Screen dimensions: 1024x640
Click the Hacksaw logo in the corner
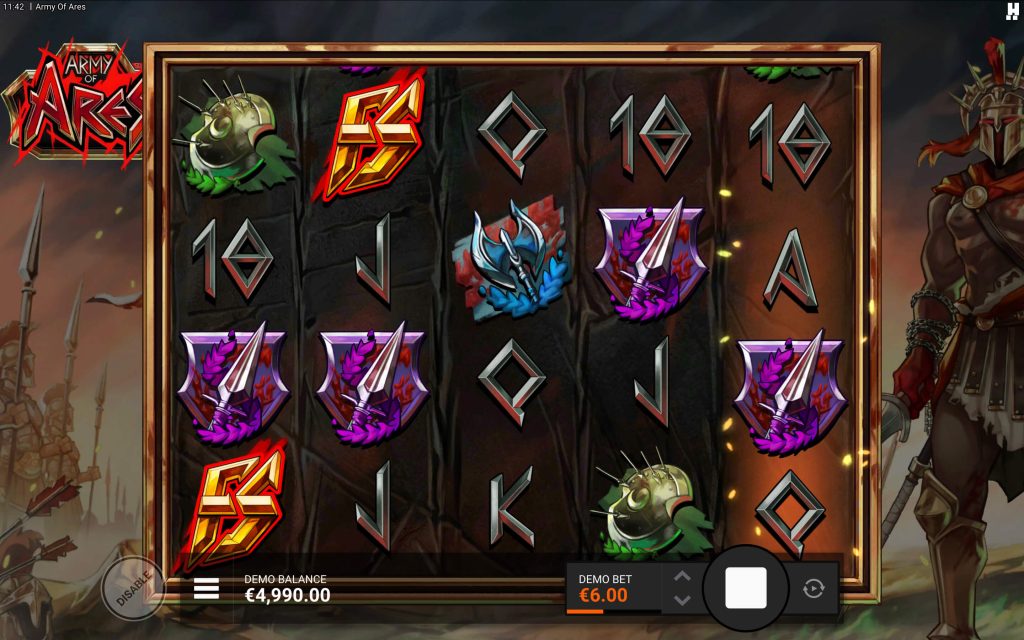(x=1011, y=11)
